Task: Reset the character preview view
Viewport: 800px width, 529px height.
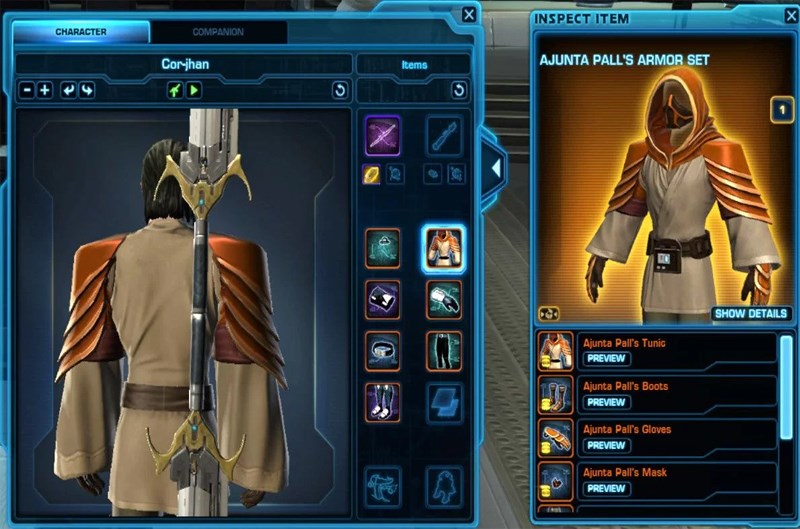Action: 339,91
